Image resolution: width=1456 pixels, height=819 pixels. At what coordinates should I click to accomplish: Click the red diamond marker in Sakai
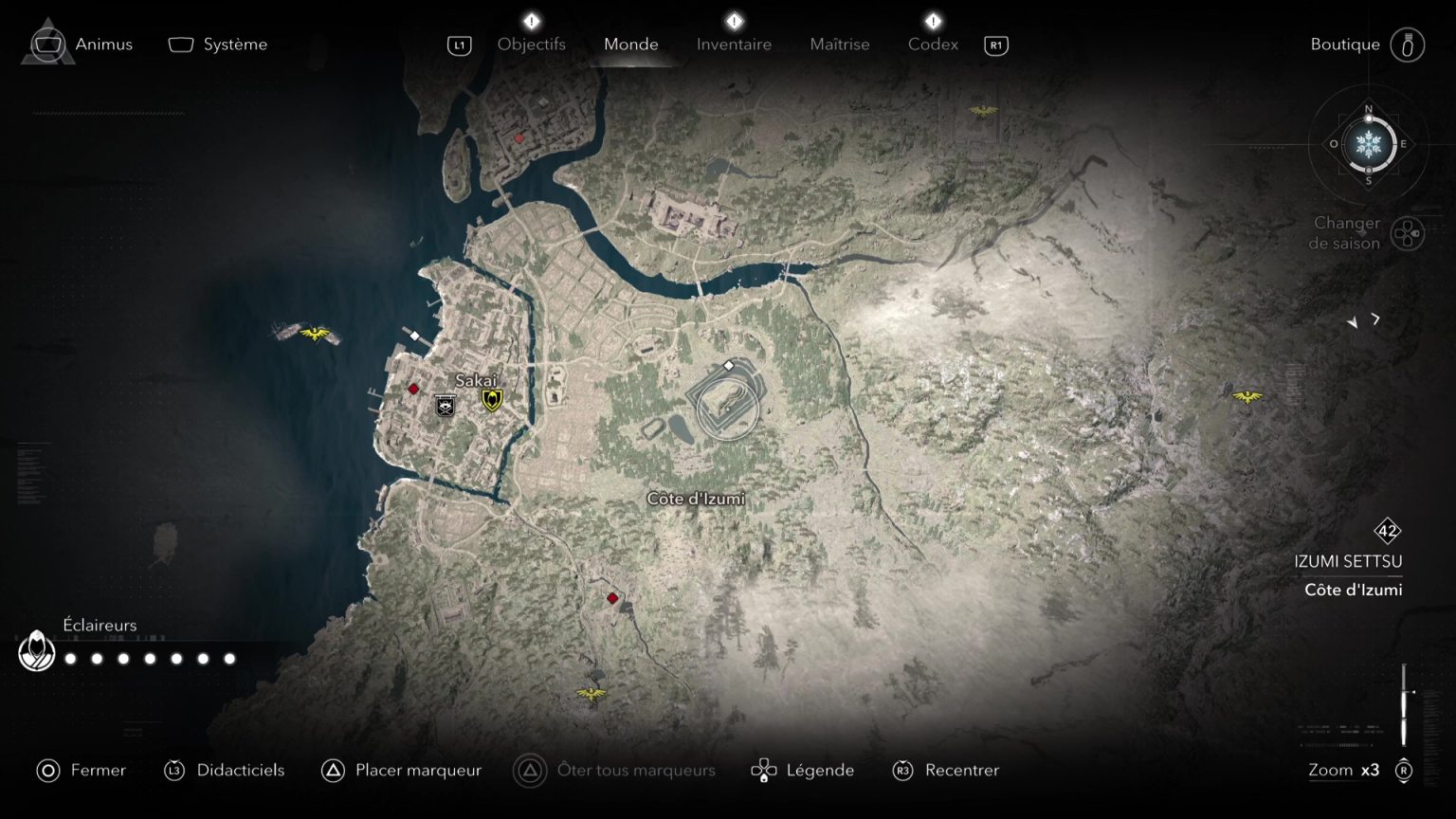coord(413,388)
